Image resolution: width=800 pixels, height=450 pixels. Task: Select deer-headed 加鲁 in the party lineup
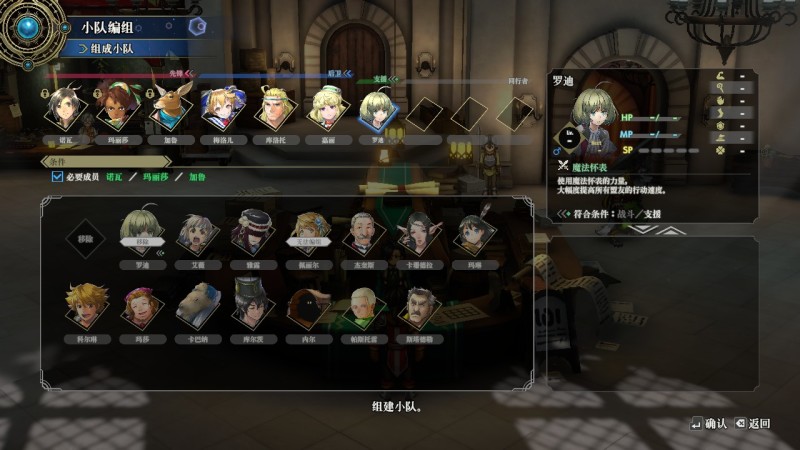point(168,108)
